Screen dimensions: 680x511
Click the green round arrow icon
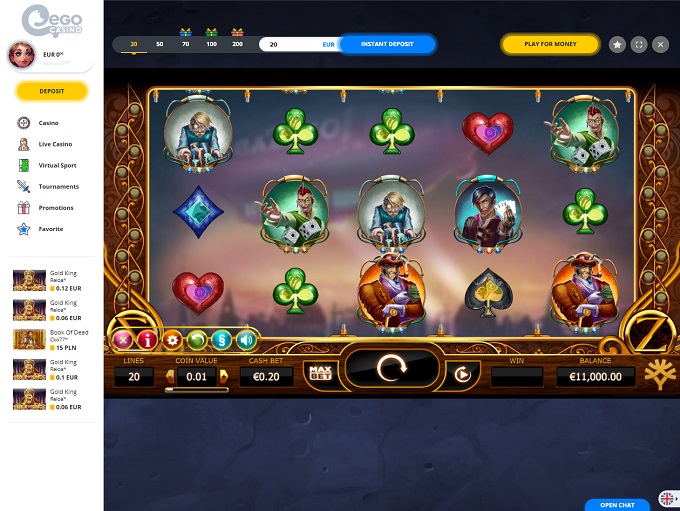pos(197,340)
